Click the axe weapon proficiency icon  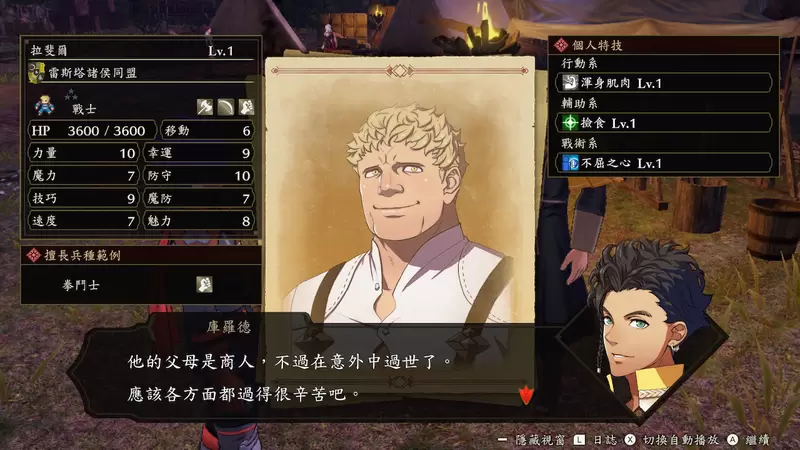click(203, 107)
